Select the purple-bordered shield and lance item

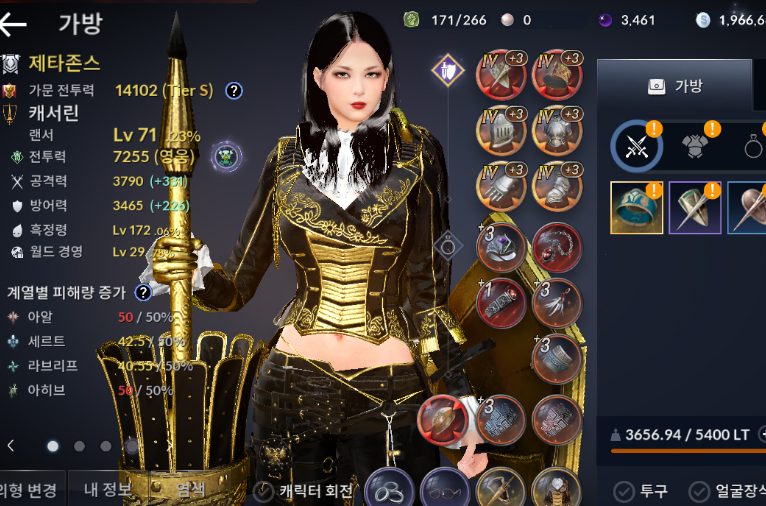click(x=694, y=207)
